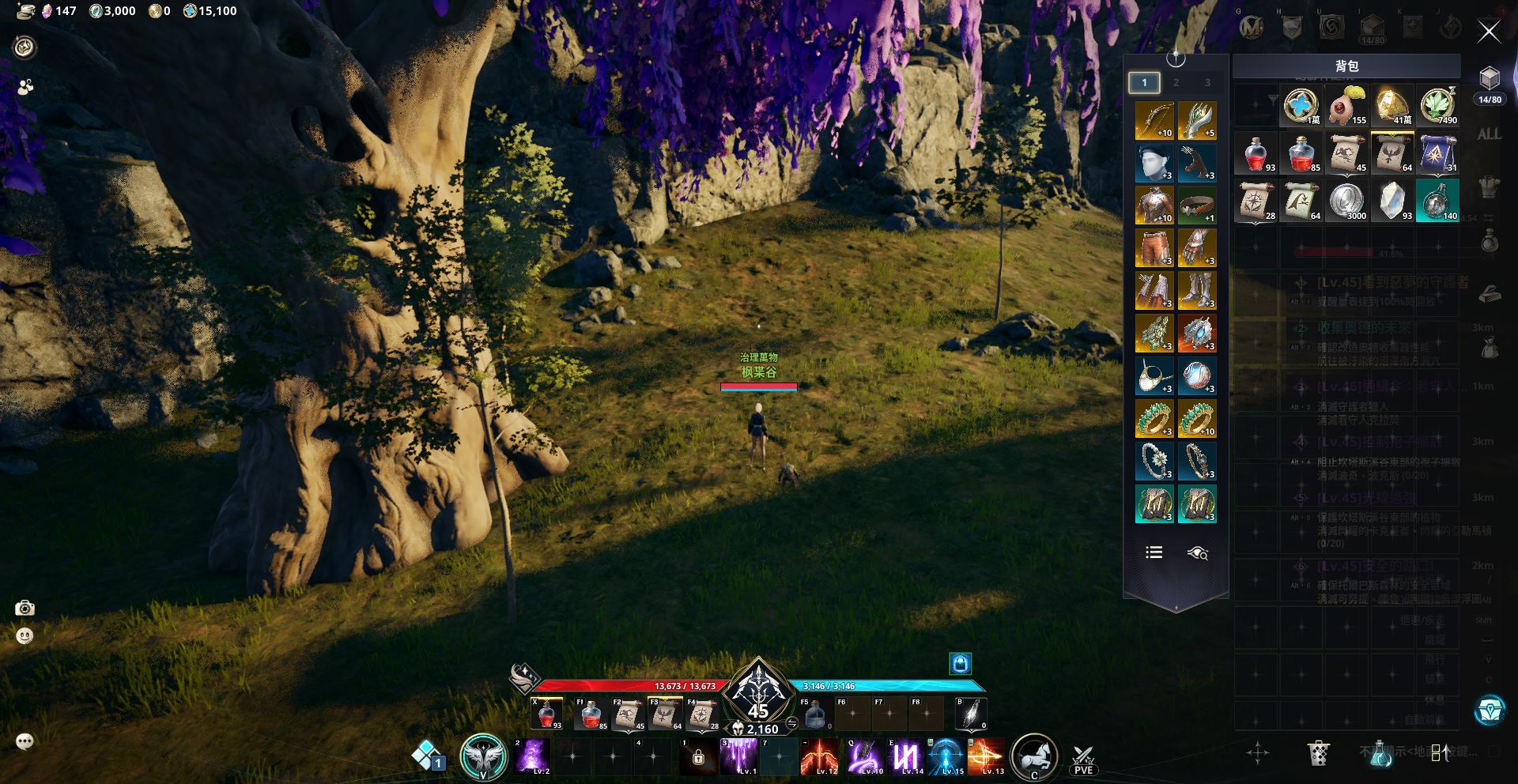This screenshot has width=1518, height=784.
Task: Select the silver coin stack of 3000
Action: coord(1347,201)
